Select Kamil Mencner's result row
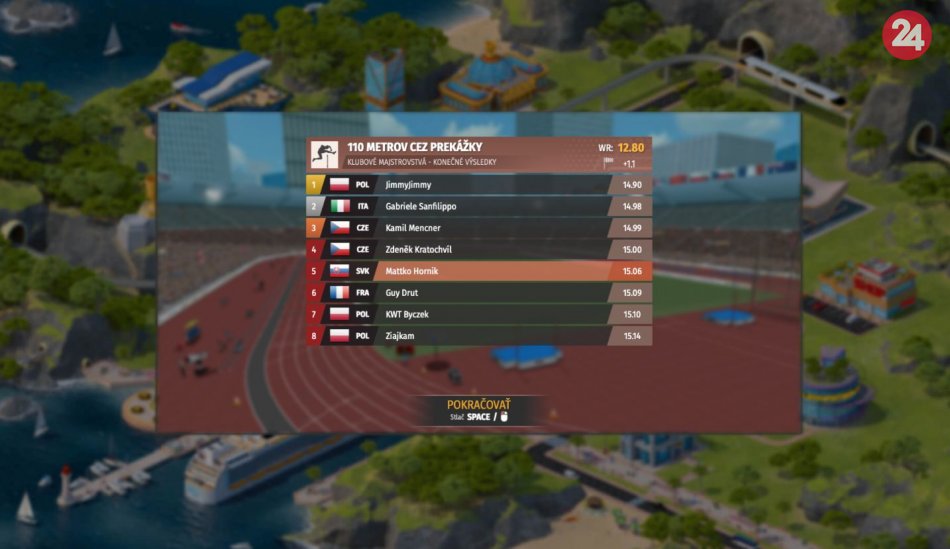The height and width of the screenshot is (549, 950). pyautogui.click(x=480, y=228)
